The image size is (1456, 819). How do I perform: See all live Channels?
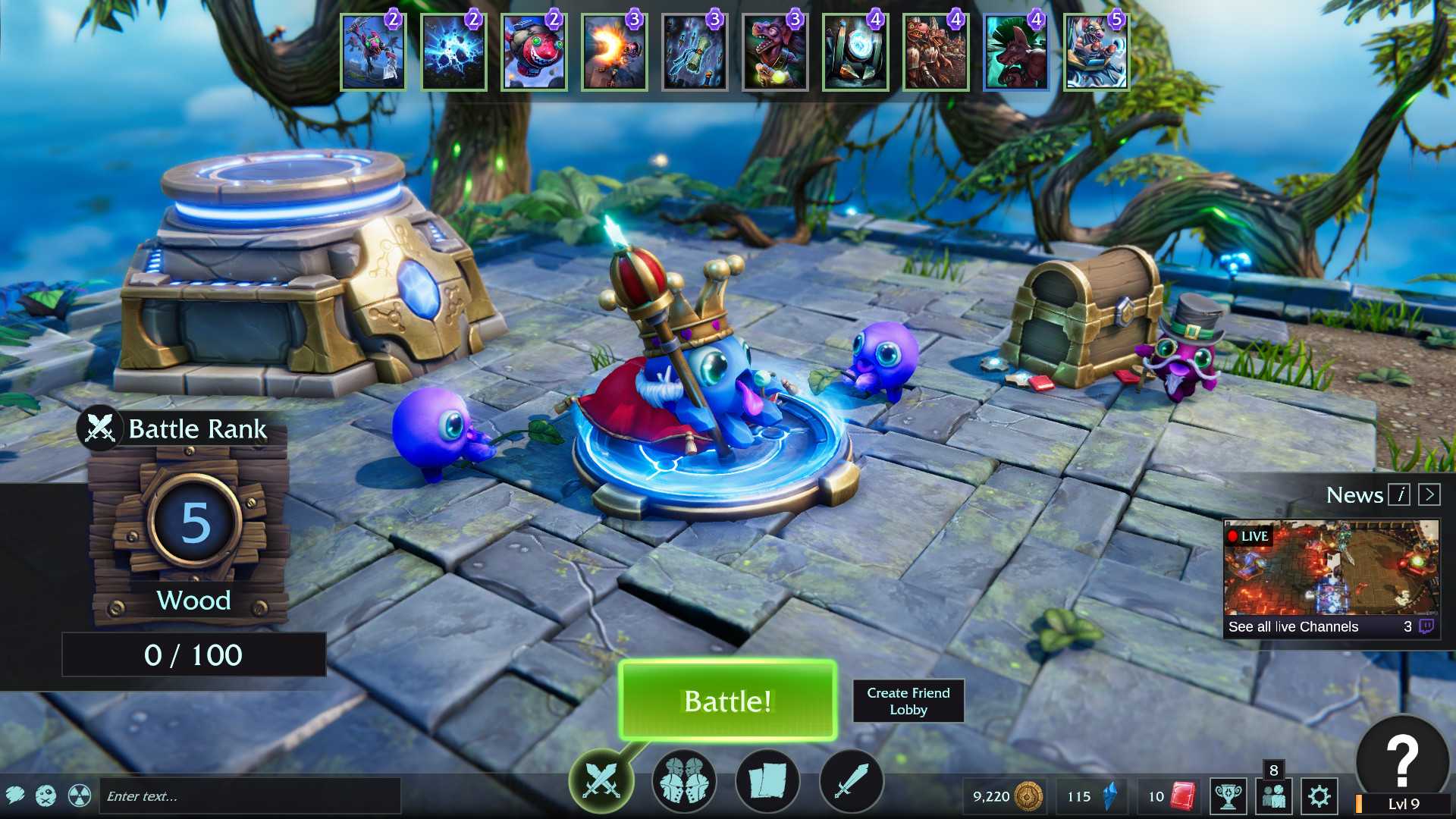click(1293, 626)
